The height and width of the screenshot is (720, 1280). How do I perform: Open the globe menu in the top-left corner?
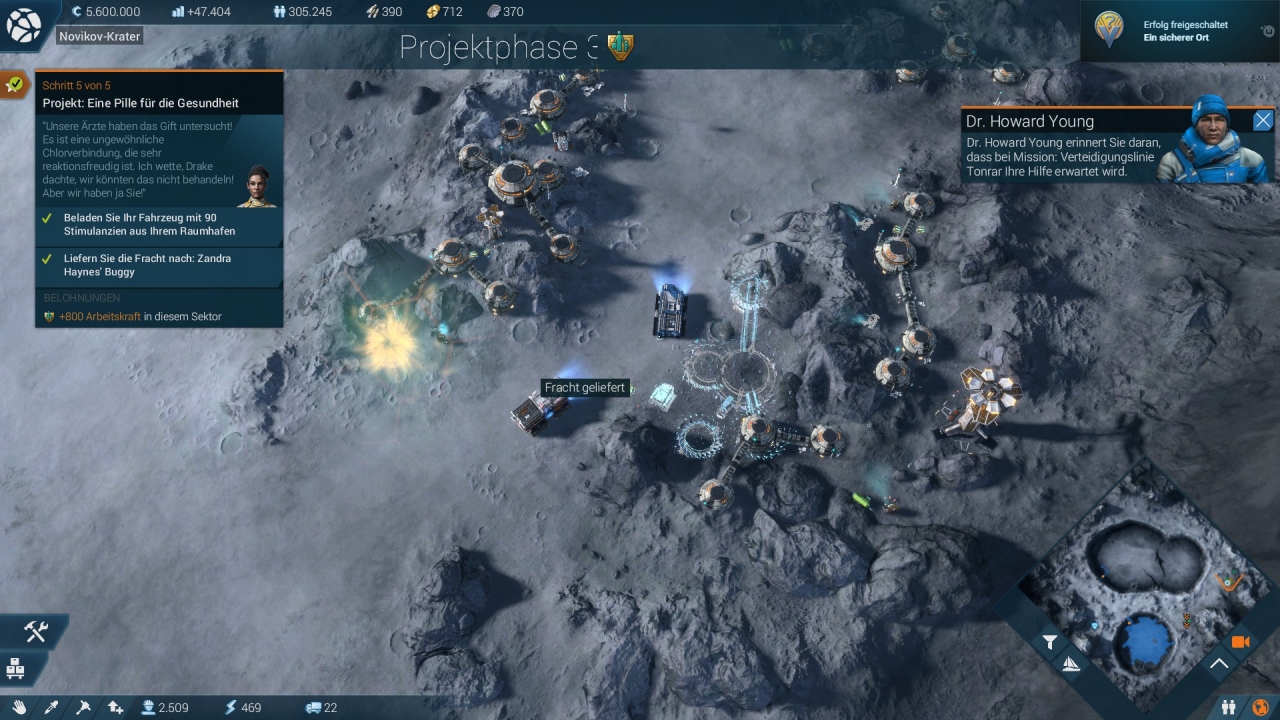(x=23, y=26)
